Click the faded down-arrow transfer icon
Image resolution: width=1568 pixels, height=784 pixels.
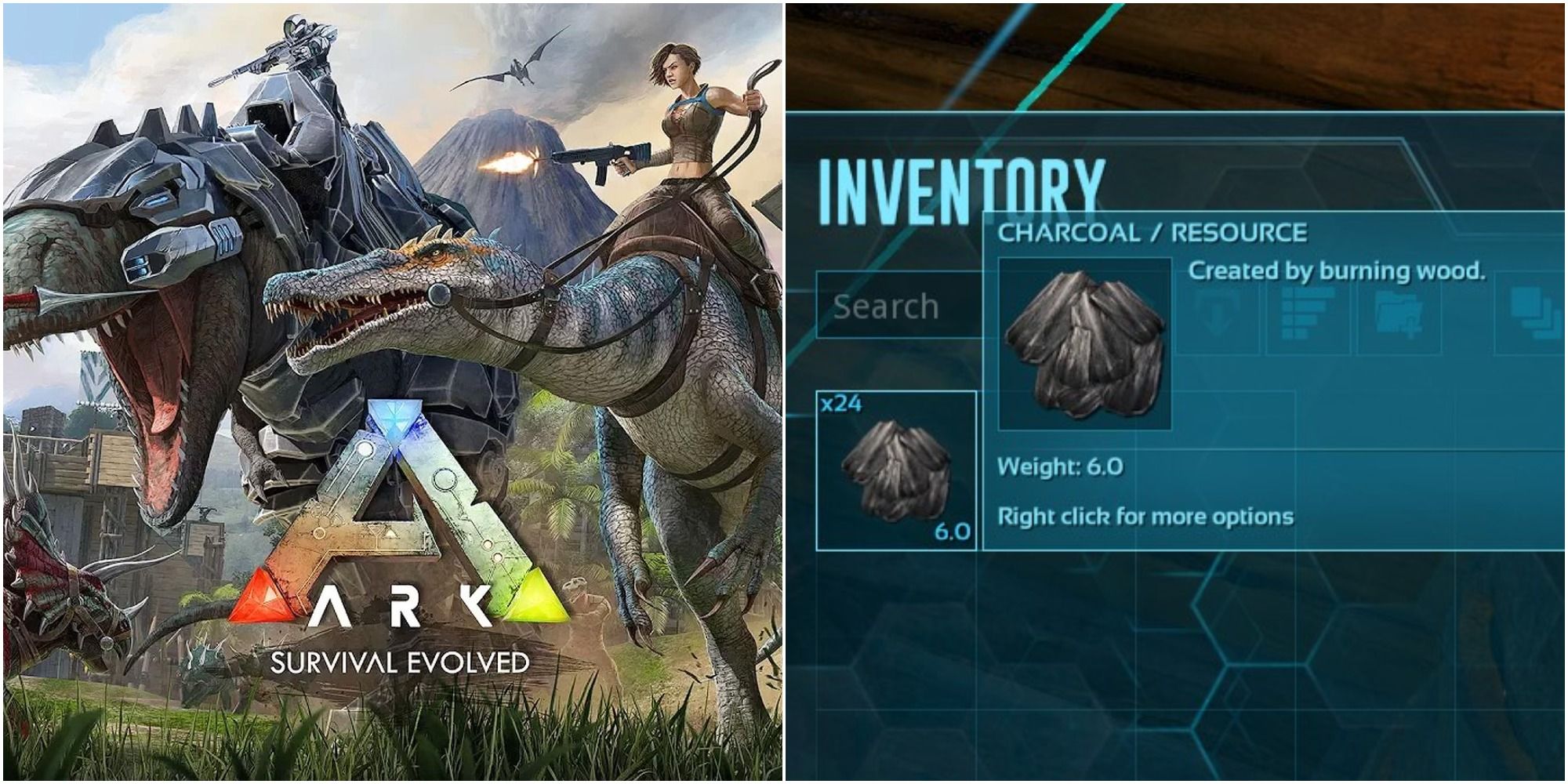tap(1216, 315)
